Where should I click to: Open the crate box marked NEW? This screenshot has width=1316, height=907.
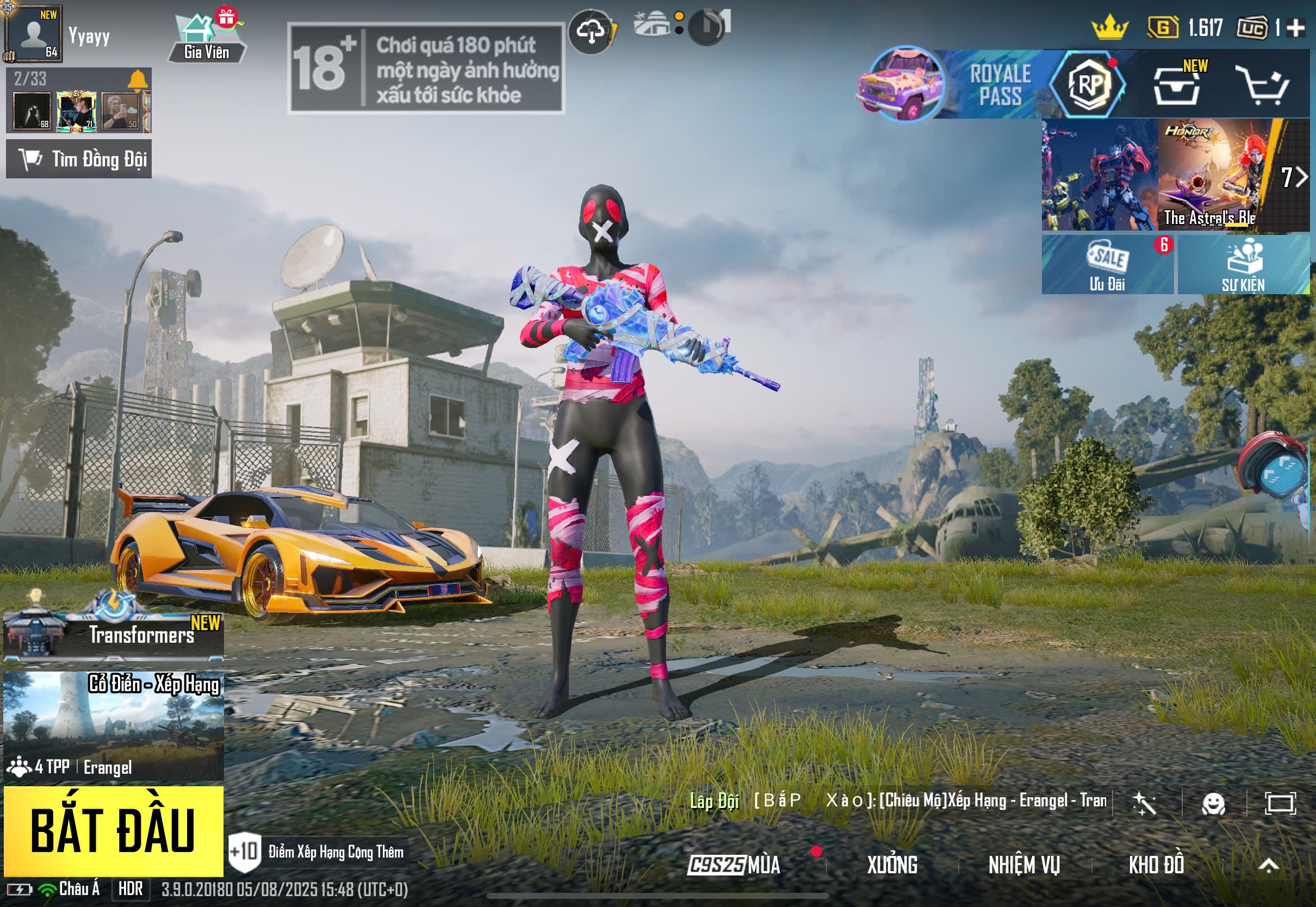click(1177, 86)
